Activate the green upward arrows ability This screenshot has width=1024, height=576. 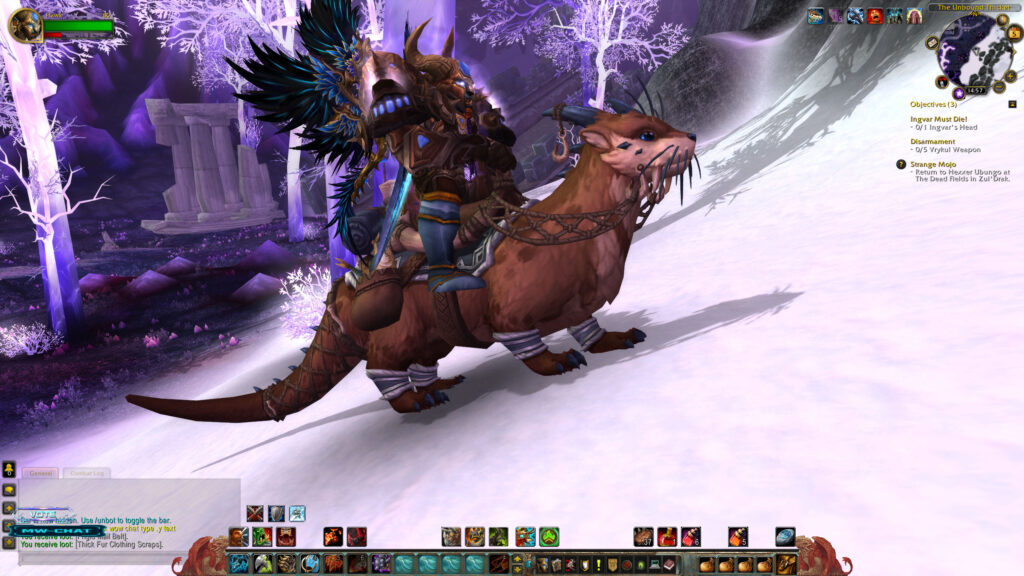549,537
